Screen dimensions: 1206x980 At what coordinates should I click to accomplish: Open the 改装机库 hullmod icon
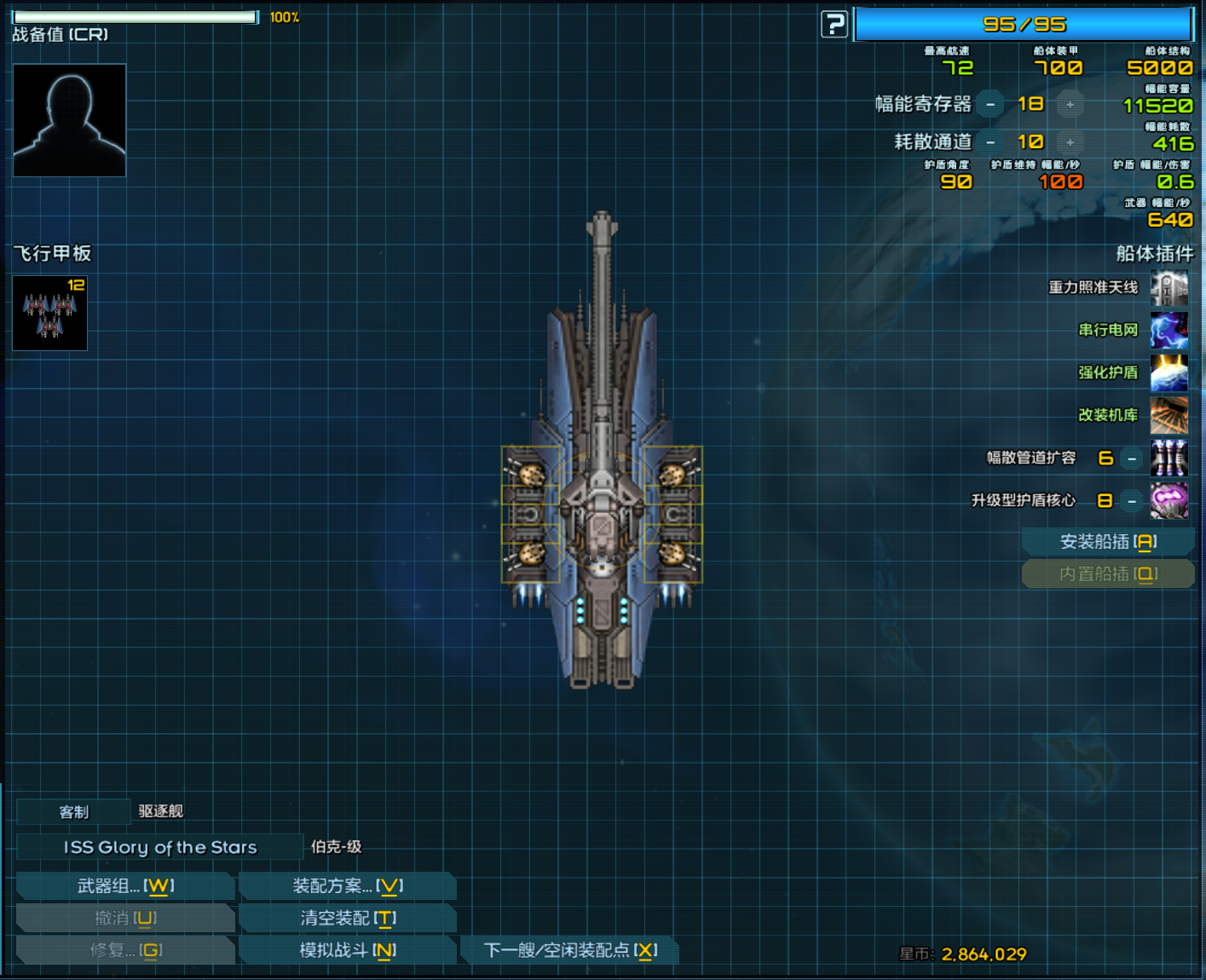(1168, 415)
